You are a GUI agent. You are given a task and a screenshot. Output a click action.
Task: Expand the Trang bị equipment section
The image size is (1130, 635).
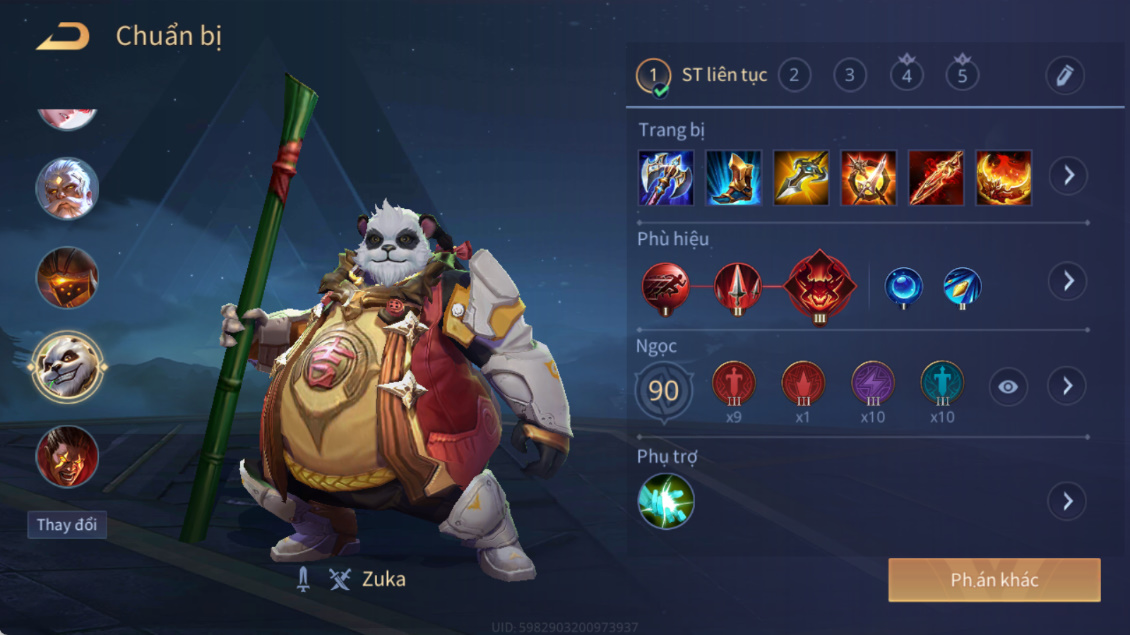1068,176
